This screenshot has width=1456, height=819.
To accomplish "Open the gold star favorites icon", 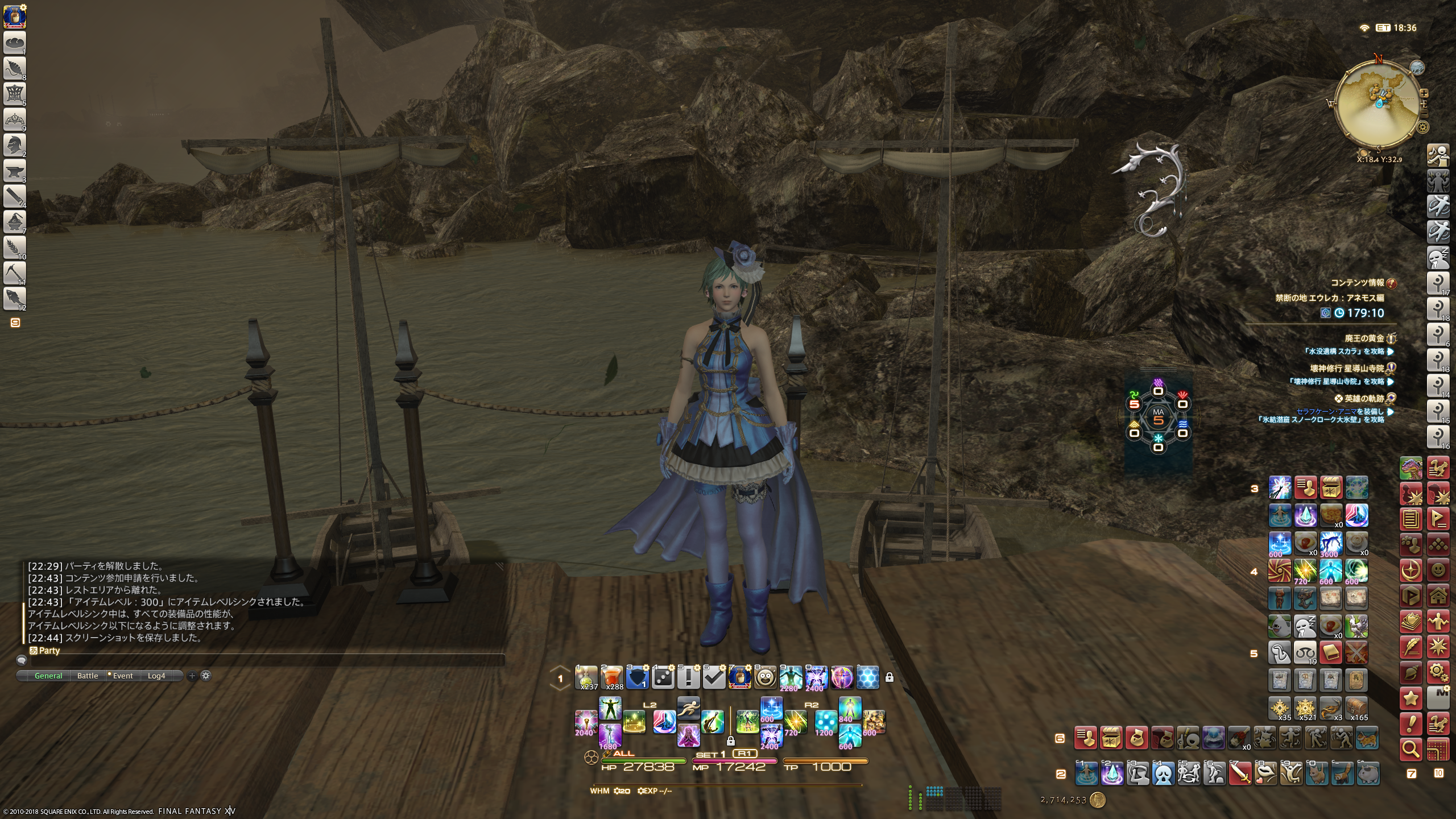I will click(x=1411, y=698).
